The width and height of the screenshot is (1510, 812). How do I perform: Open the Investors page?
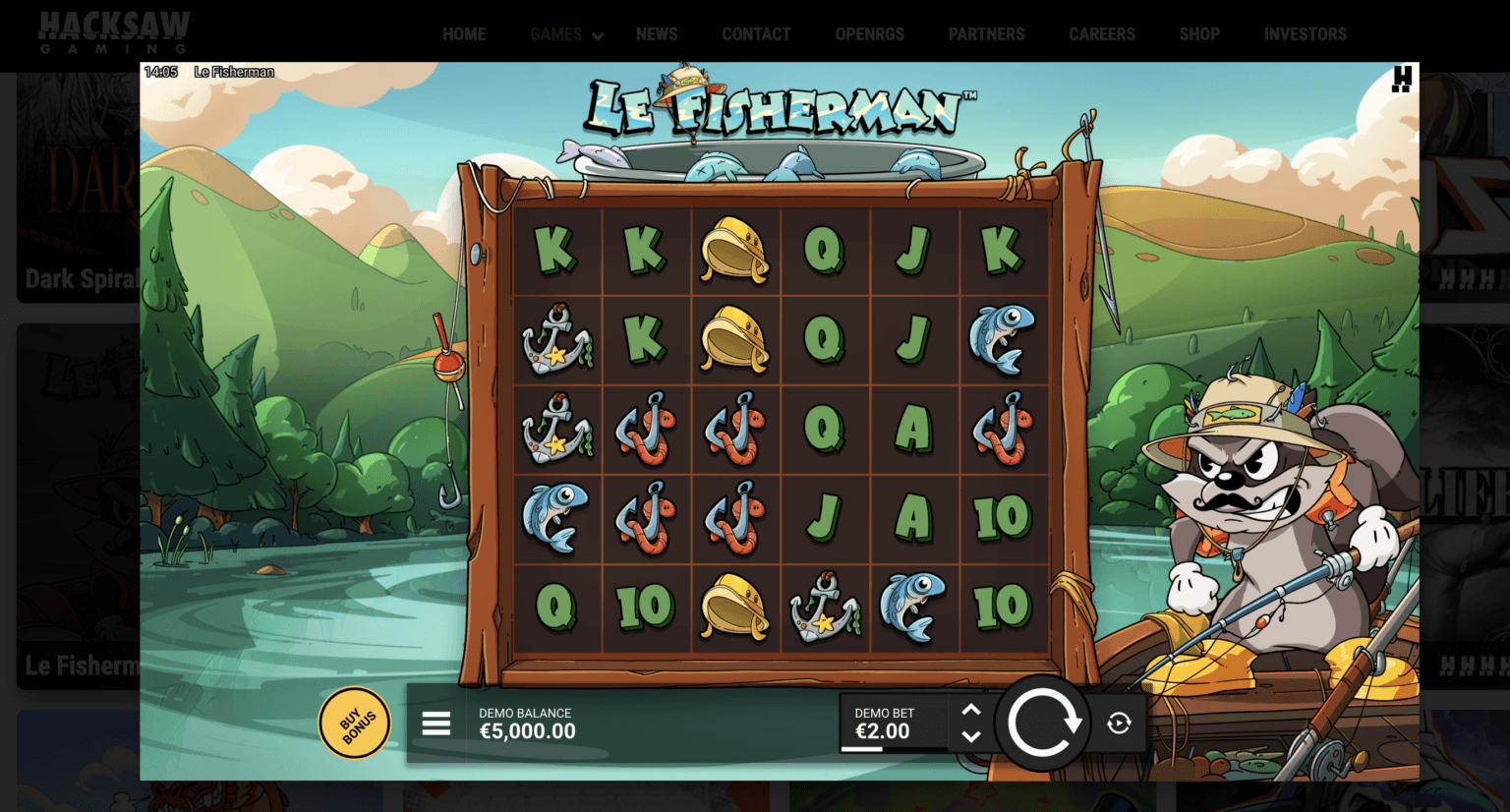coord(1305,34)
